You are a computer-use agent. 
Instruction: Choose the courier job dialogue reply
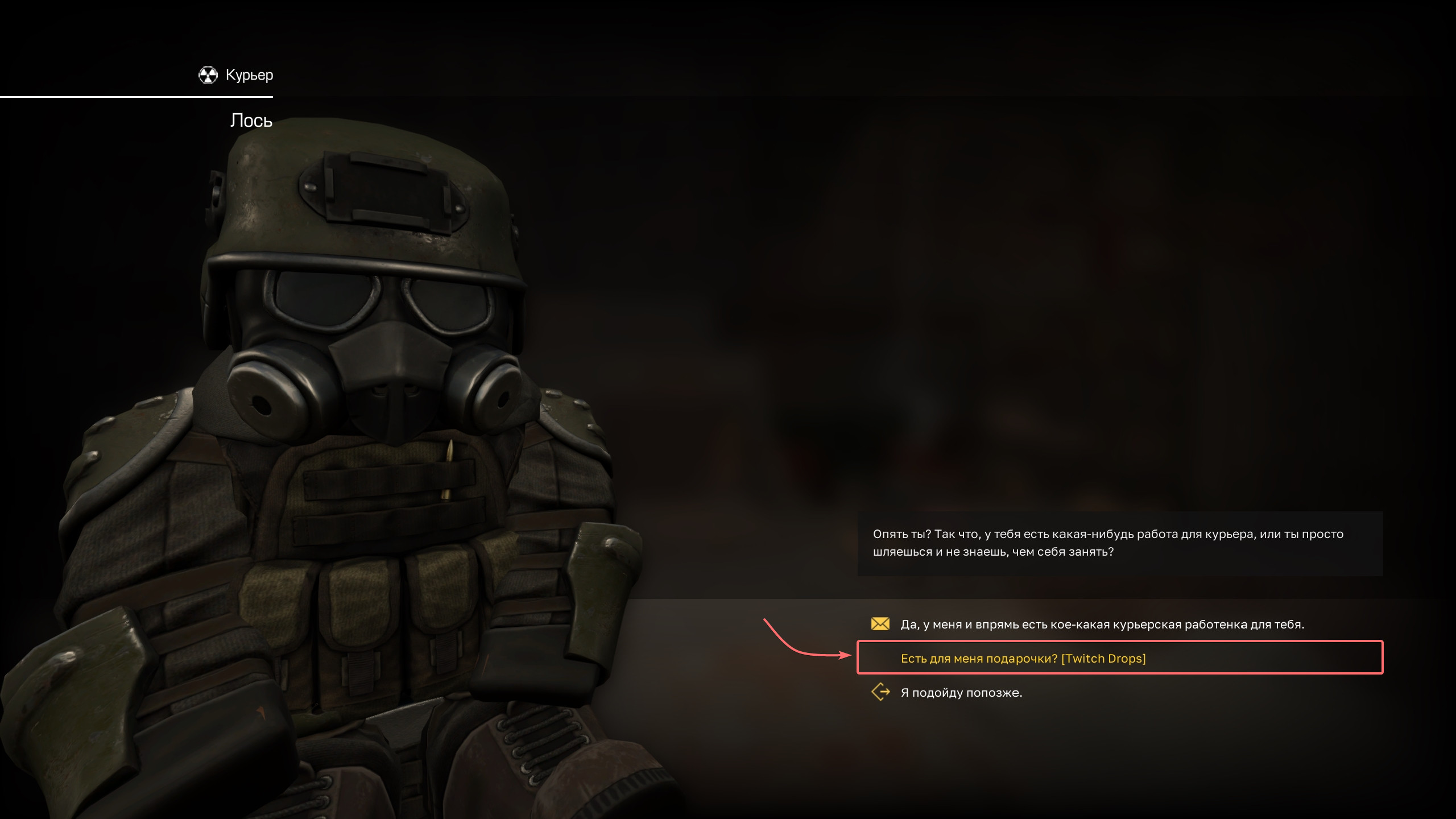(1102, 624)
